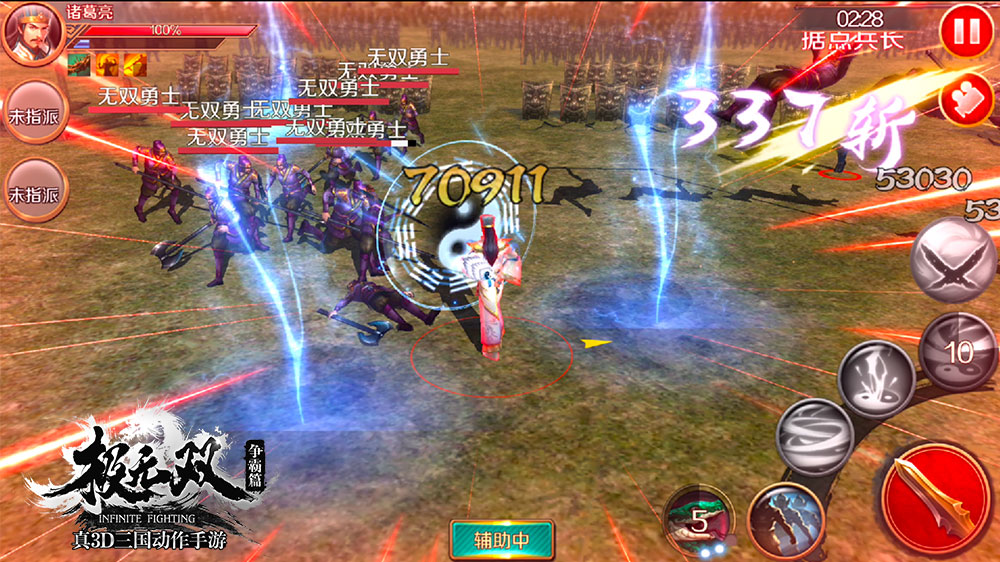Pause the battle with the red pause button
Image resolution: width=1000 pixels, height=562 pixels.
click(966, 32)
